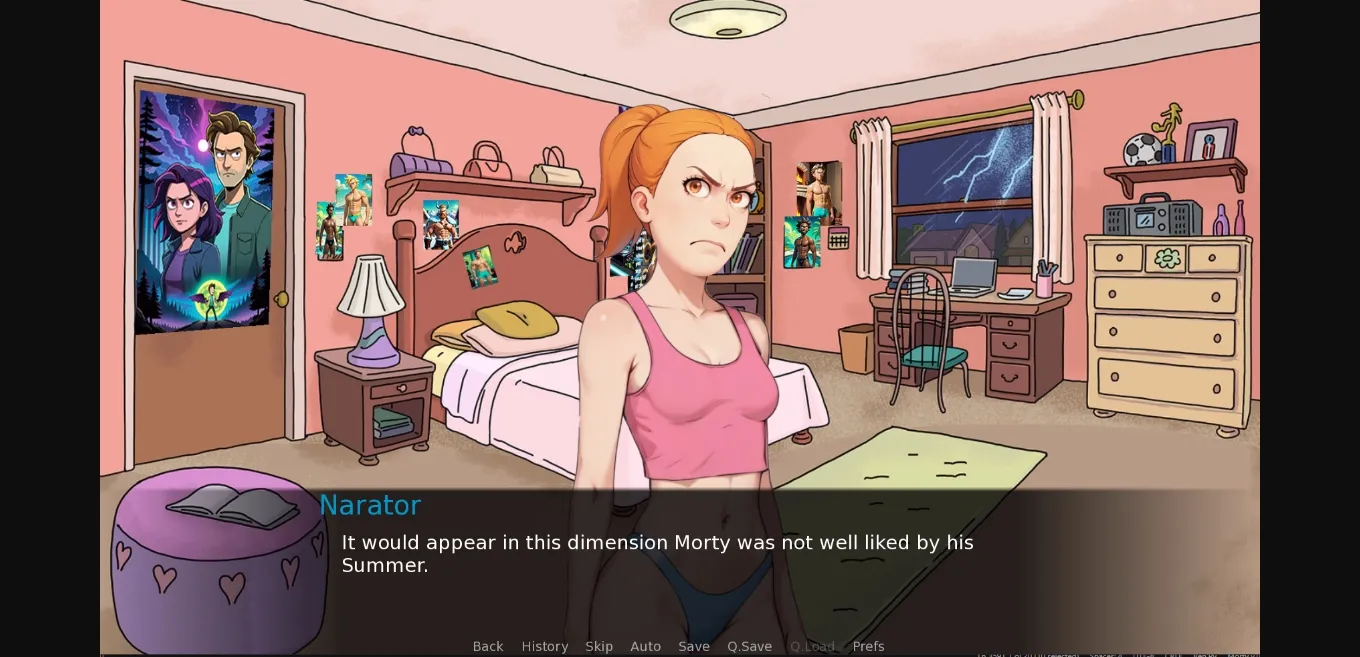Go Back to the previous line
The height and width of the screenshot is (657, 1360).
[x=488, y=646]
